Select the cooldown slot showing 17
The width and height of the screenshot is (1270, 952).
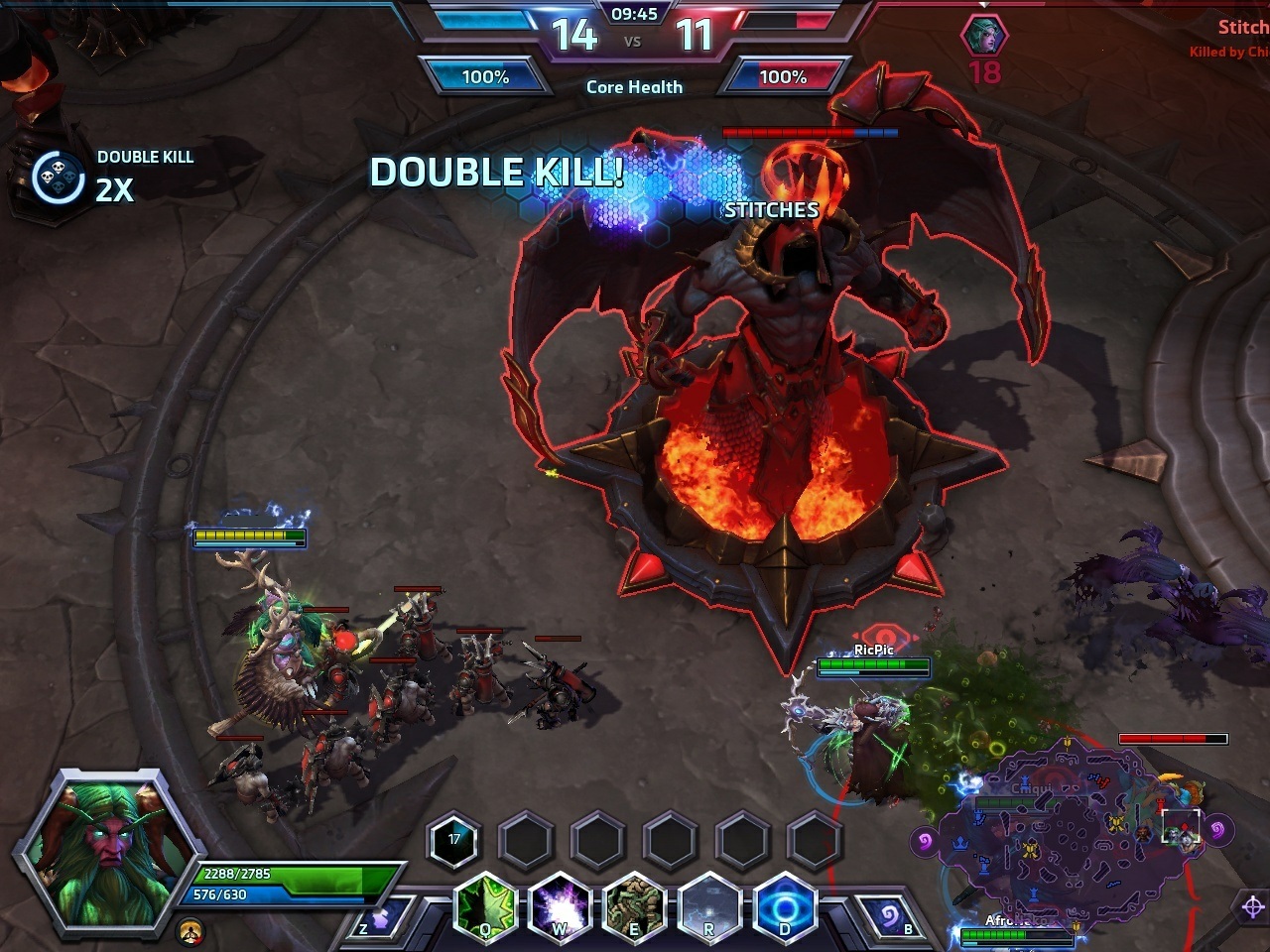(454, 840)
